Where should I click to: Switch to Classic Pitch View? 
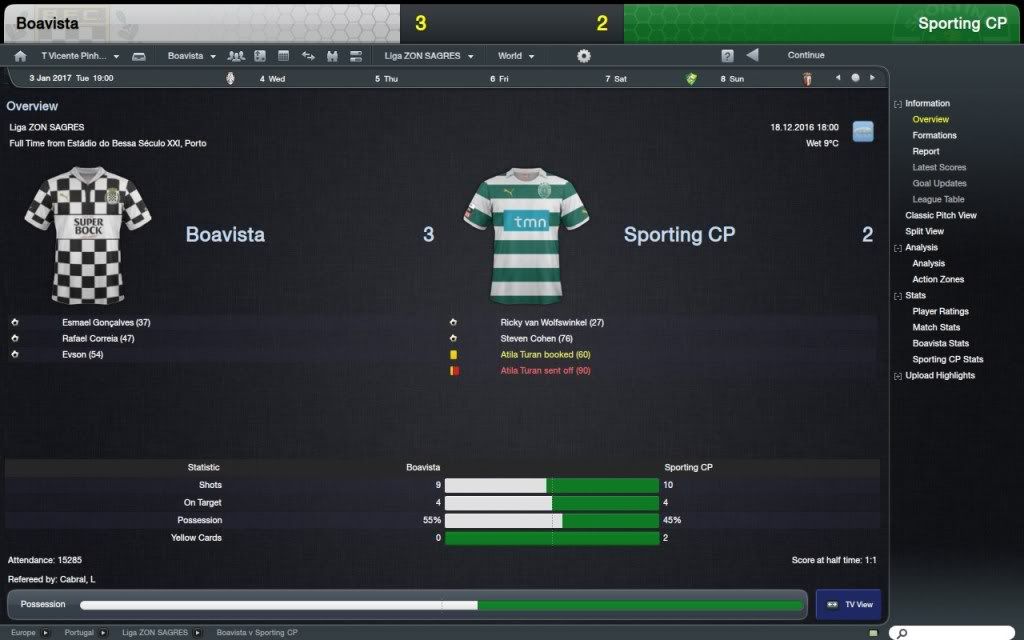[940, 215]
